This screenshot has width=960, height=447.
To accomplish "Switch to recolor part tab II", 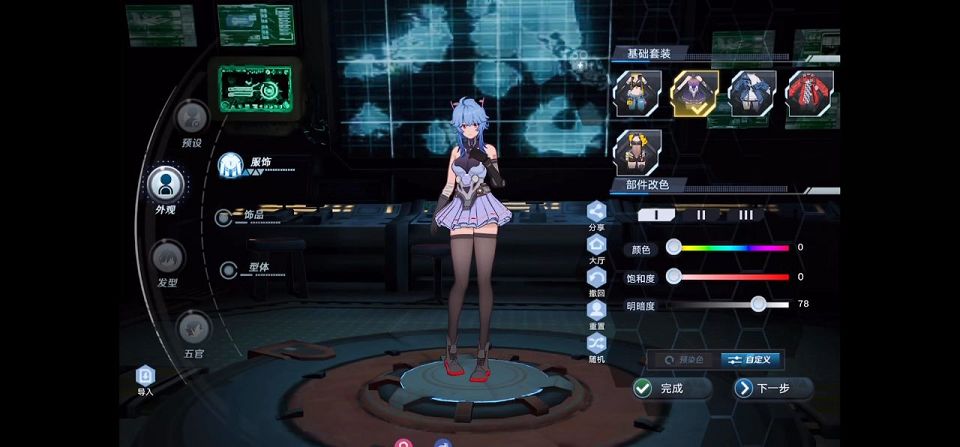I will 702,214.
